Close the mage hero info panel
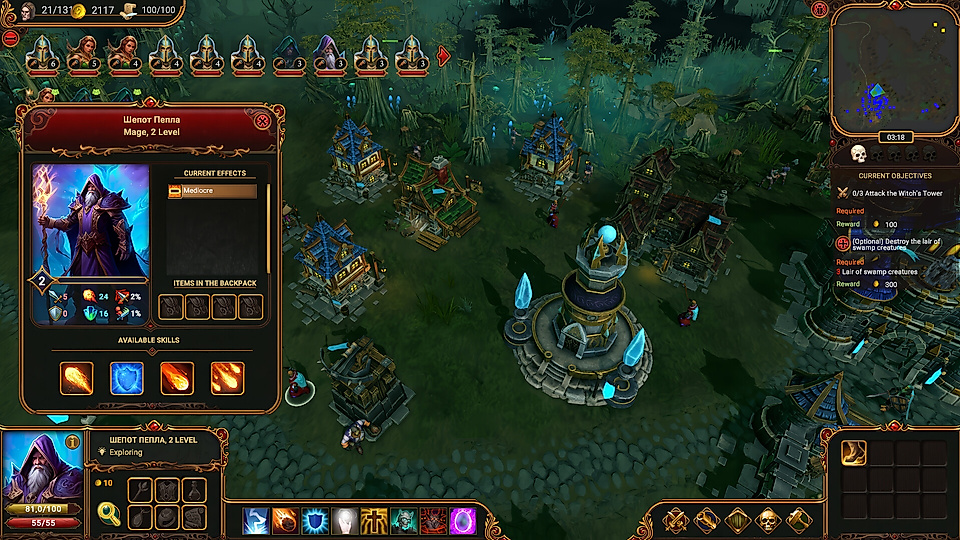Image resolution: width=960 pixels, height=540 pixels. click(x=263, y=122)
